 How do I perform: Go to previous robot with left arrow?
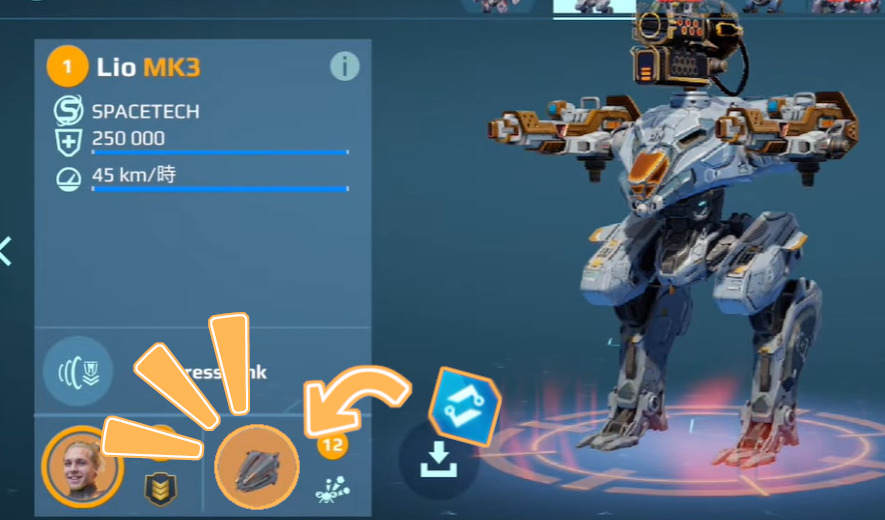6,251
